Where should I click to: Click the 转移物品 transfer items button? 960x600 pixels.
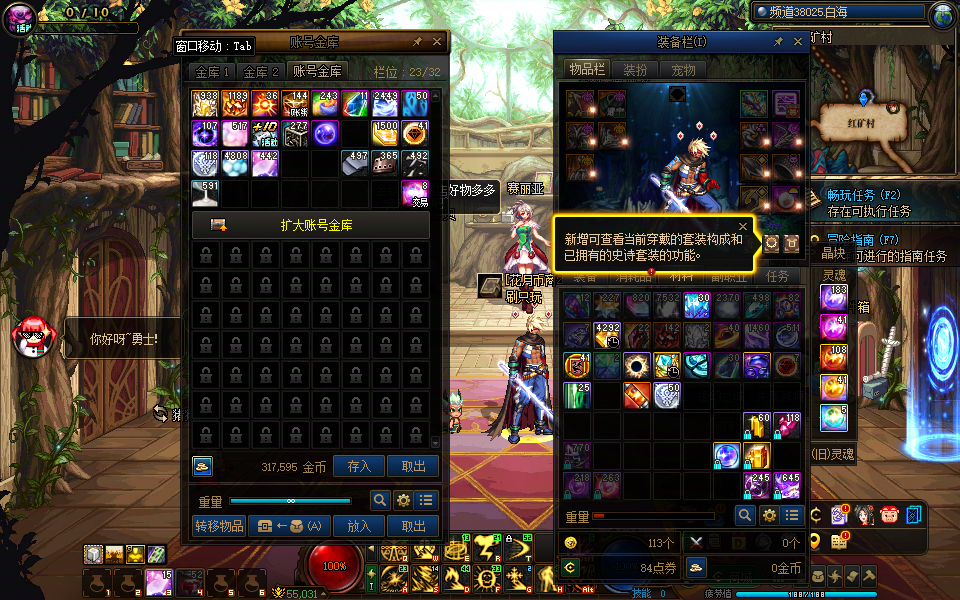pyautogui.click(x=218, y=526)
